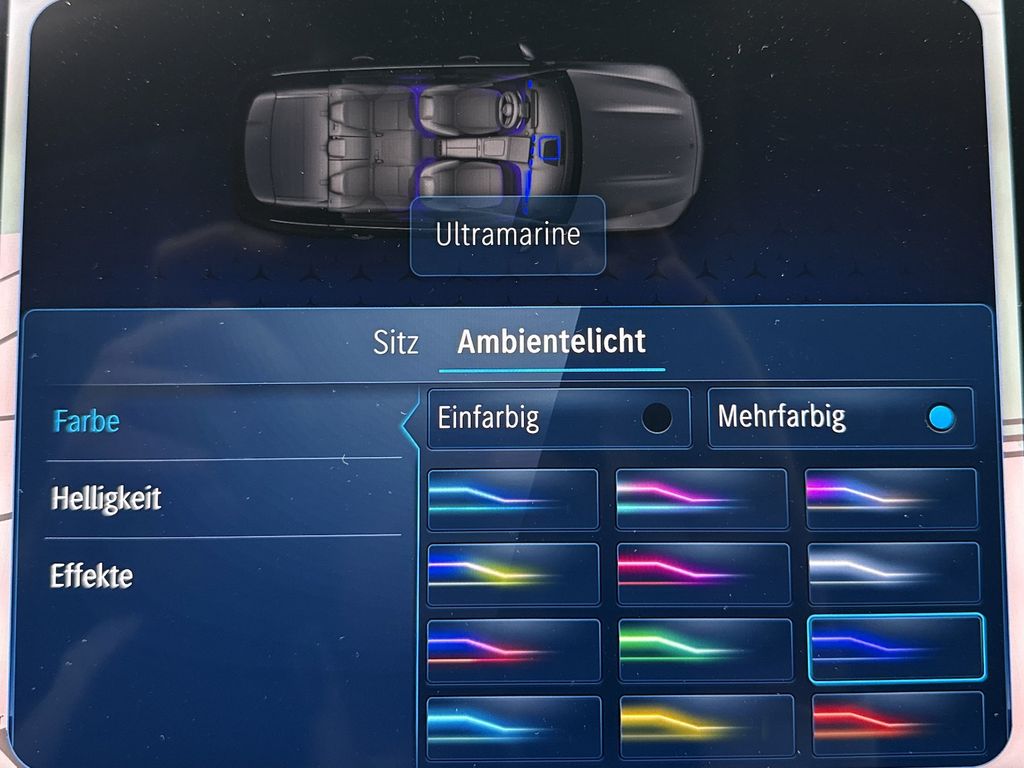
Task: Show the Effekte options
Action: click(x=91, y=576)
